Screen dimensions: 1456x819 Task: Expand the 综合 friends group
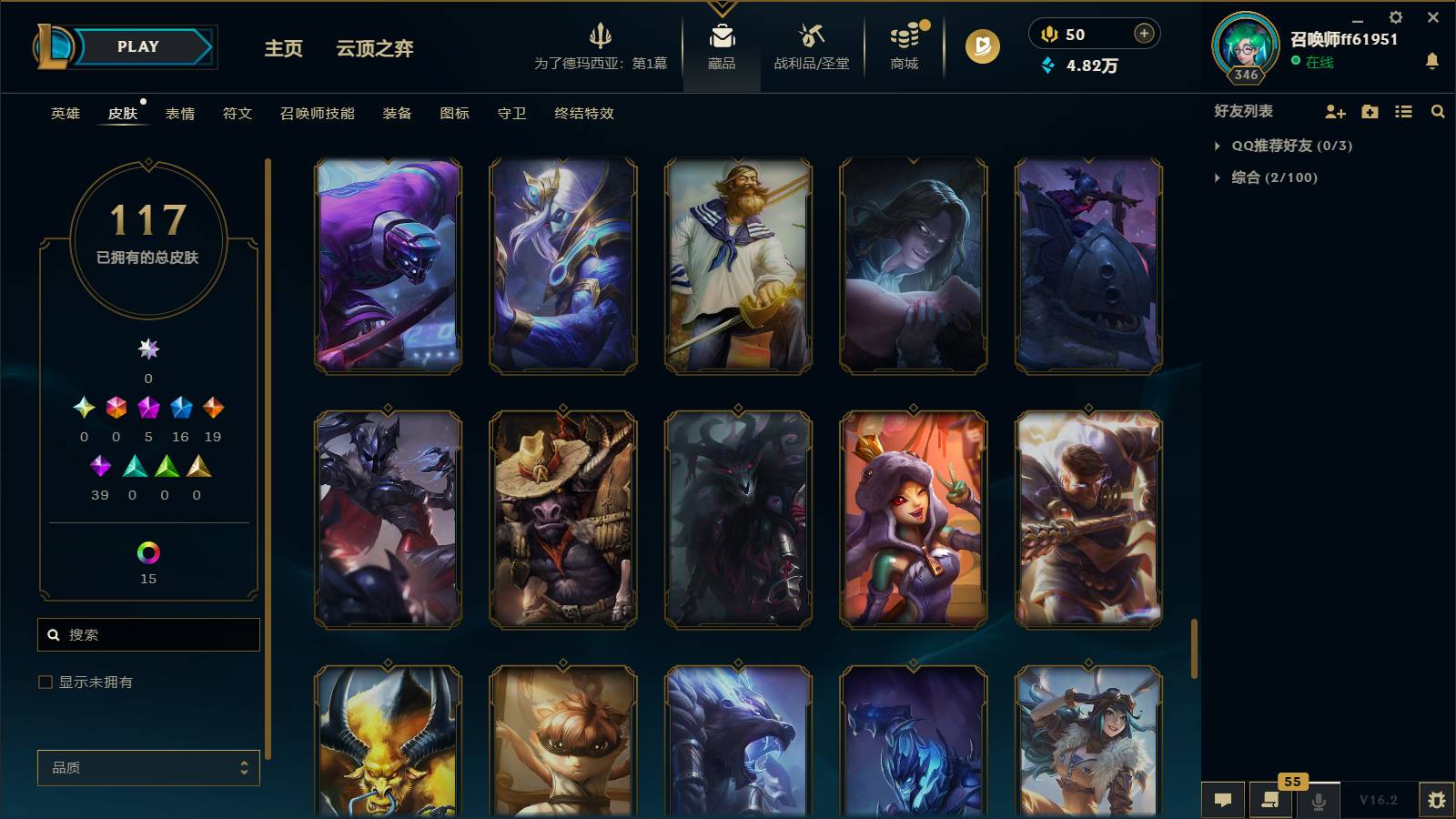coord(1218,177)
